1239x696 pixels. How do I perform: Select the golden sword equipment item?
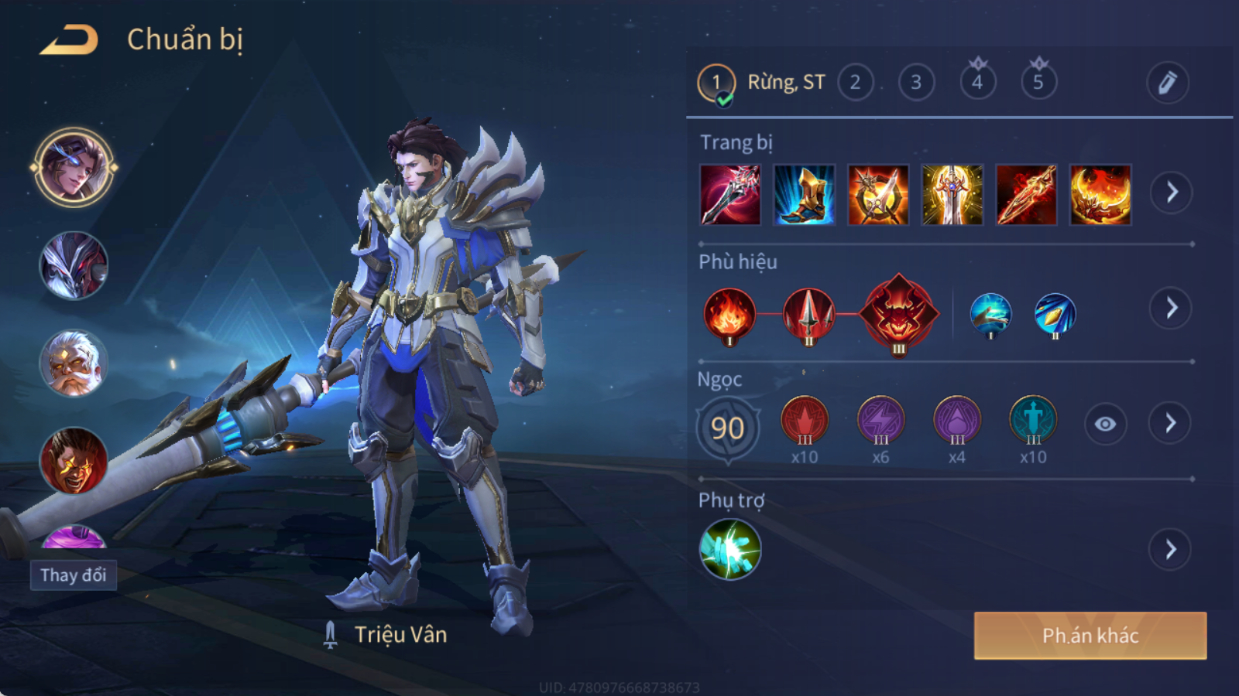coord(952,195)
